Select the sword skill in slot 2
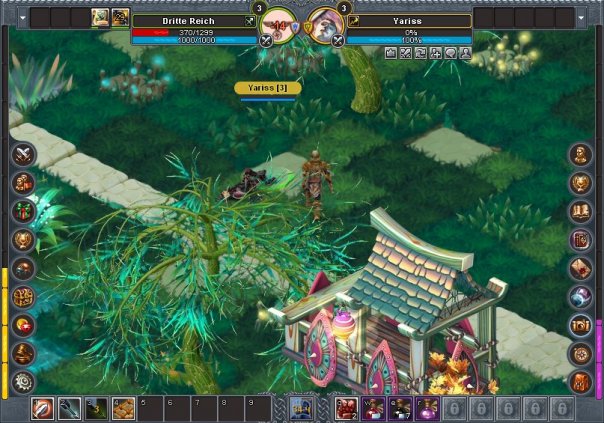The width and height of the screenshot is (604, 423). point(70,408)
